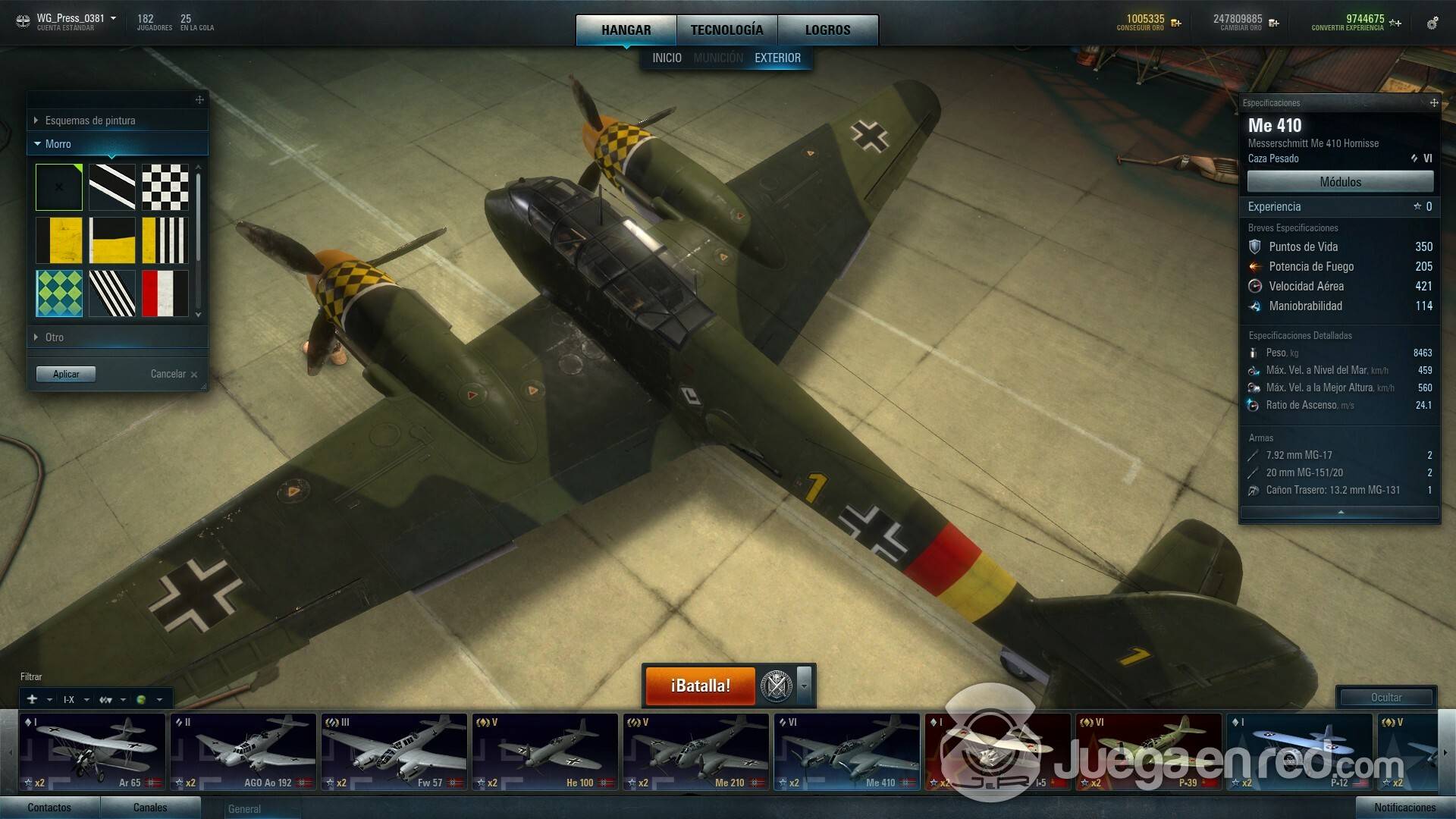The image size is (1456, 819).
Task: Open the Canales chat list
Action: click(150, 808)
